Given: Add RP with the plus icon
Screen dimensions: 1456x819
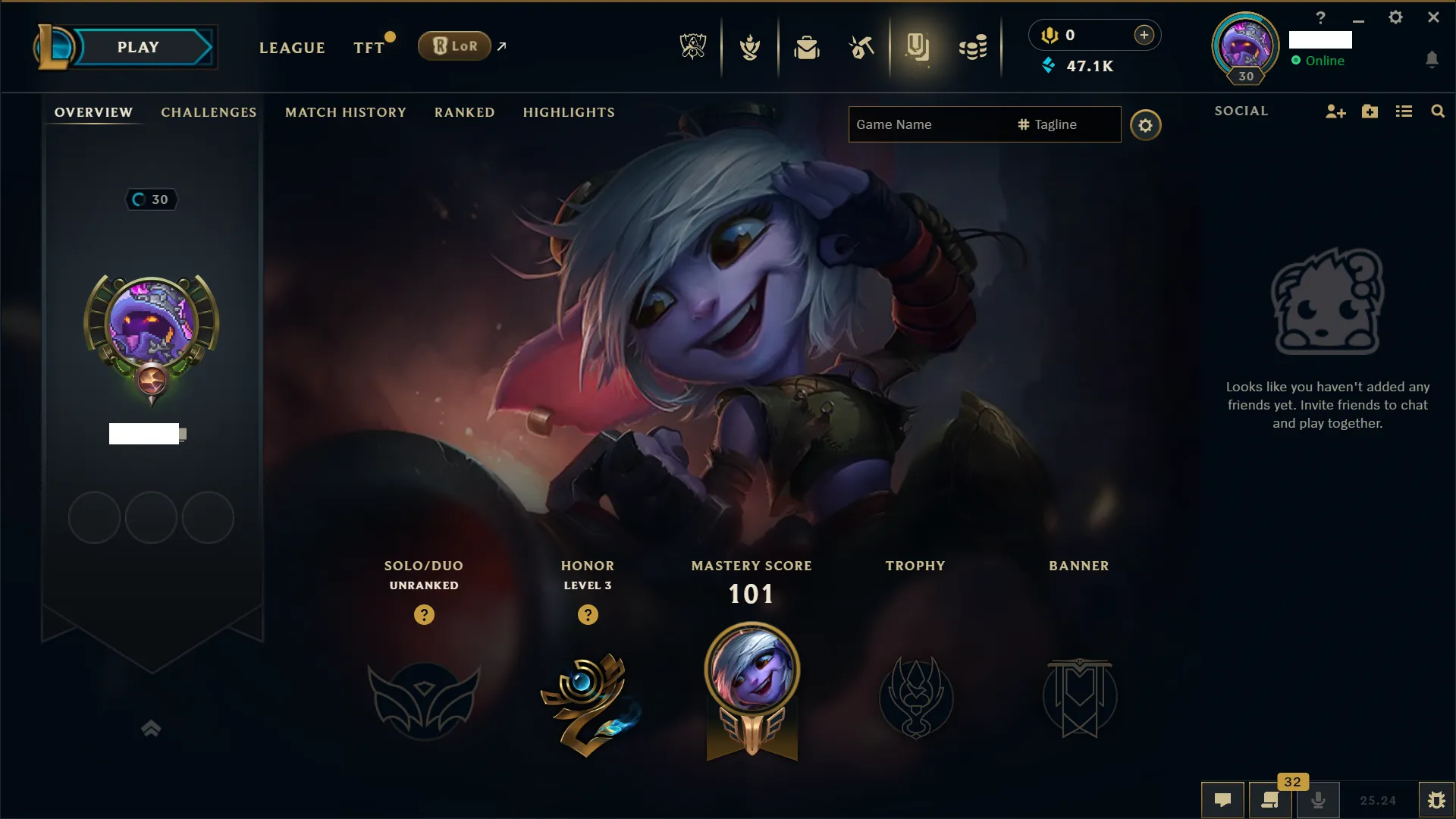Looking at the screenshot, I should 1144,35.
